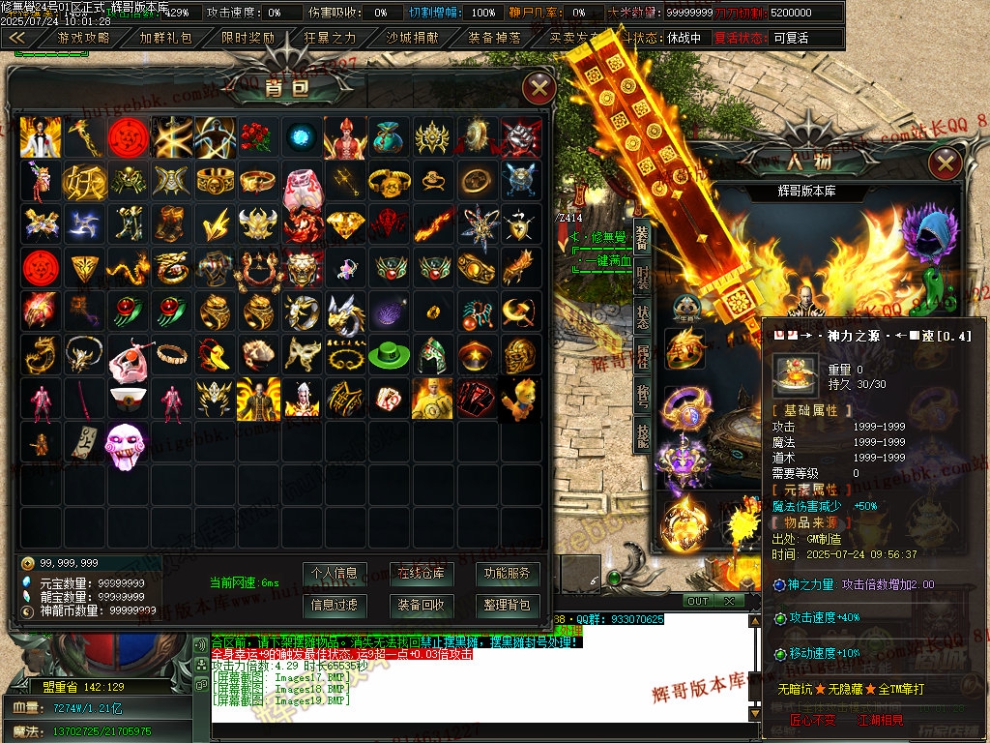The width and height of the screenshot is (990, 743).
Task: Close the 人物 character window
Action: point(944,163)
